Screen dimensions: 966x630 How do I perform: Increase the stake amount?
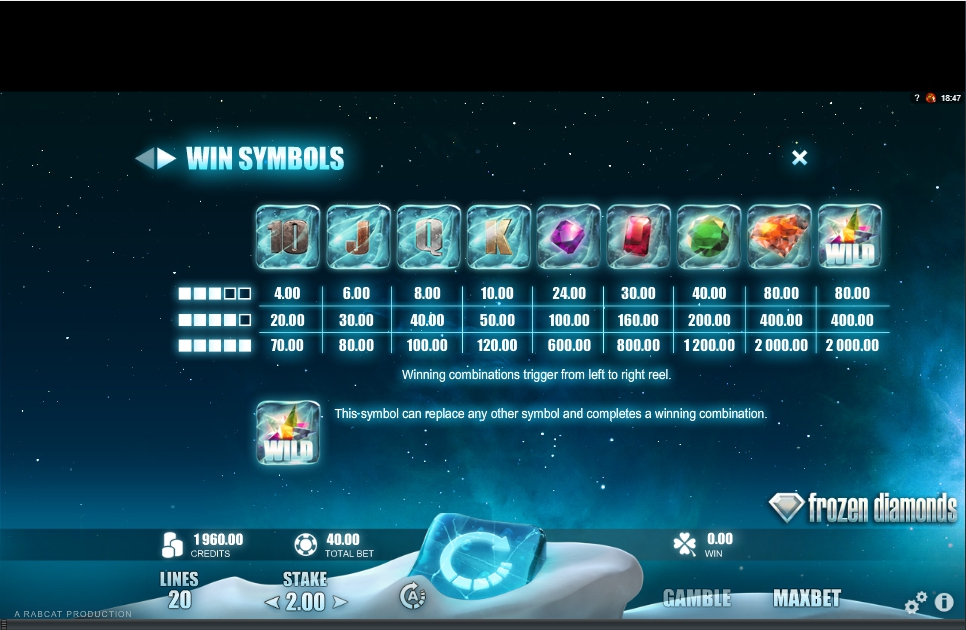[x=340, y=602]
